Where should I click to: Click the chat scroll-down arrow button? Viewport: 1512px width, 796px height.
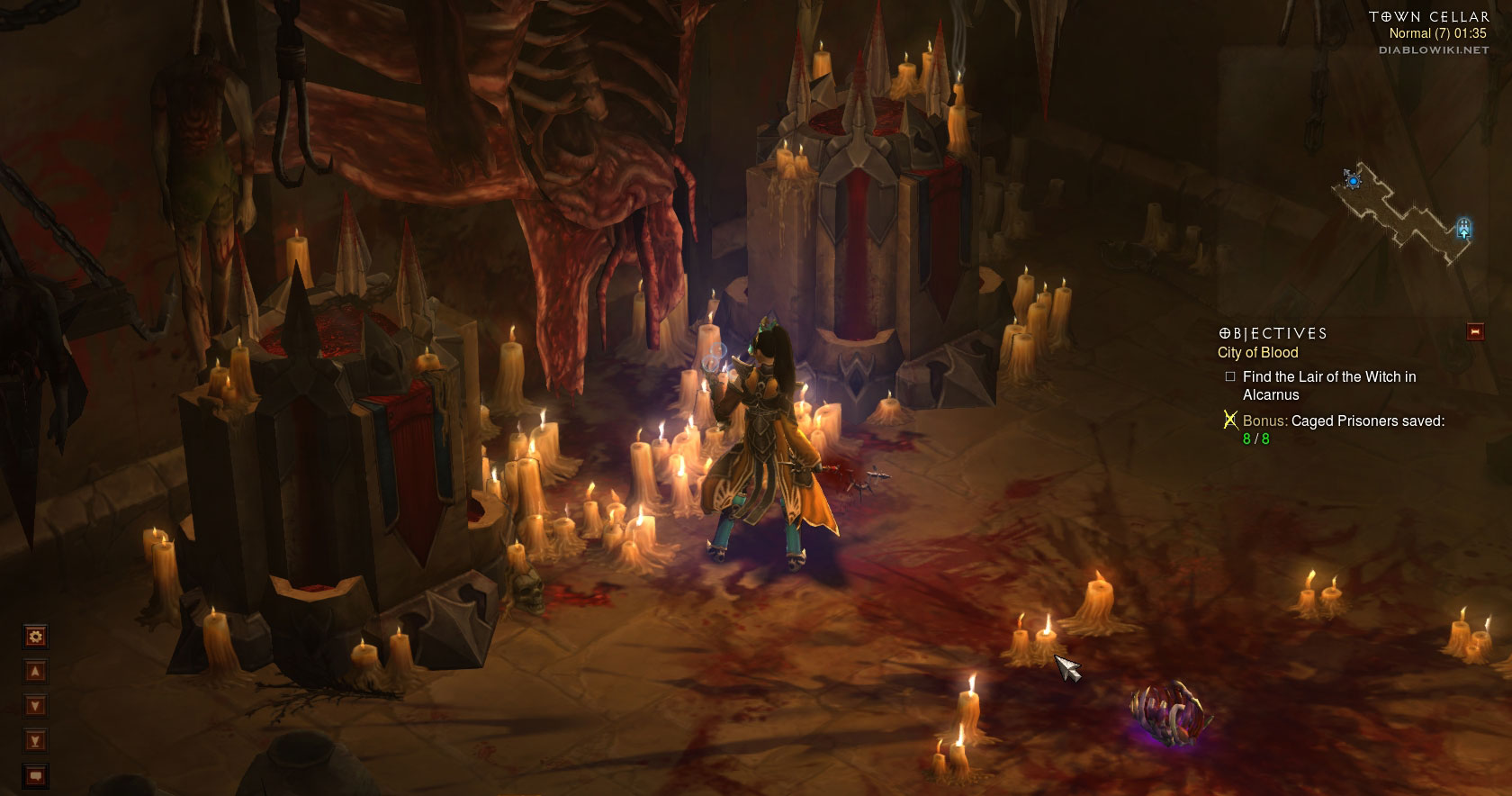(36, 706)
